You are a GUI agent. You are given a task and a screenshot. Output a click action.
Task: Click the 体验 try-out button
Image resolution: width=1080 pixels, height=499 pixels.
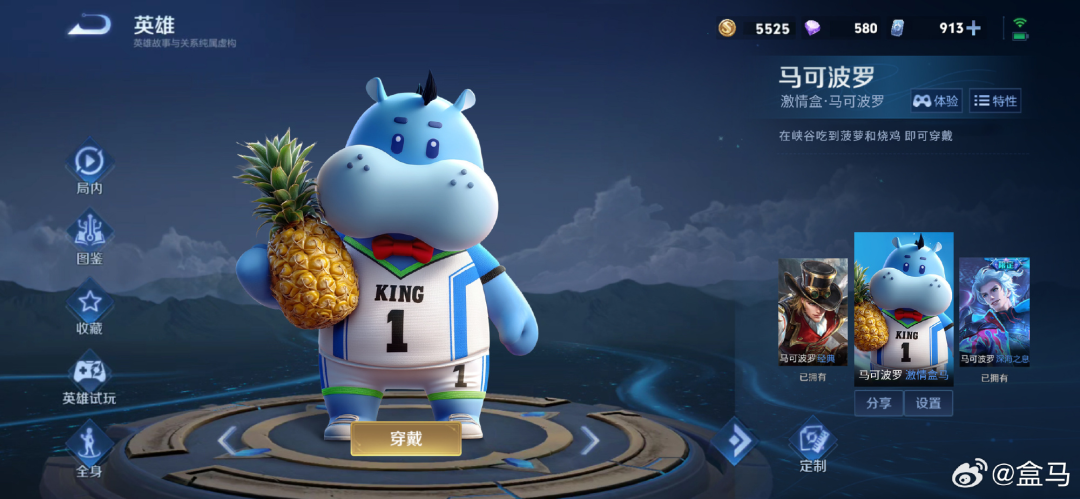936,101
